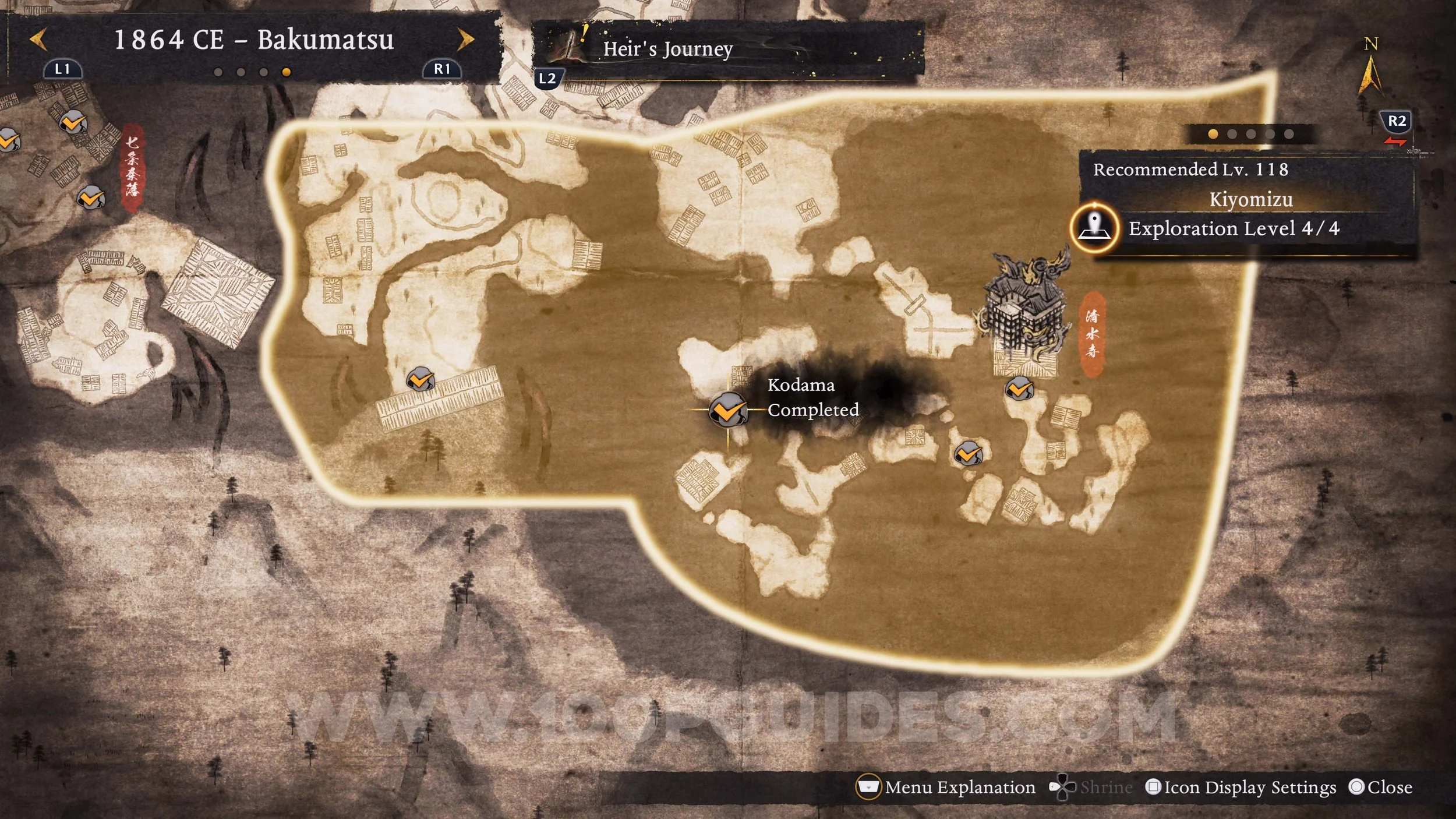
Task: Select Kodama marker beside the long bridge
Action: point(420,380)
